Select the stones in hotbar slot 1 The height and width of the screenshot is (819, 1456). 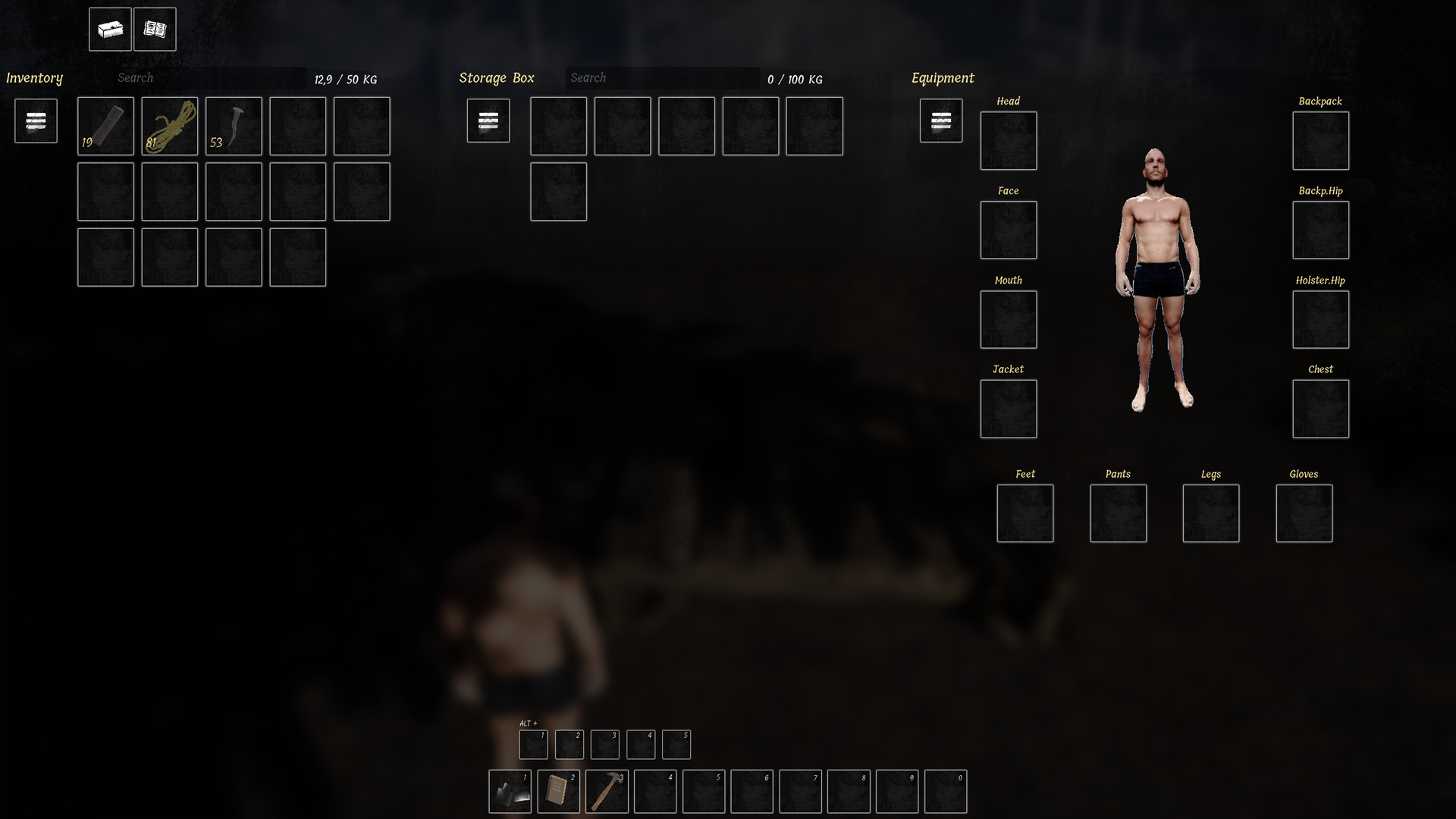[510, 791]
